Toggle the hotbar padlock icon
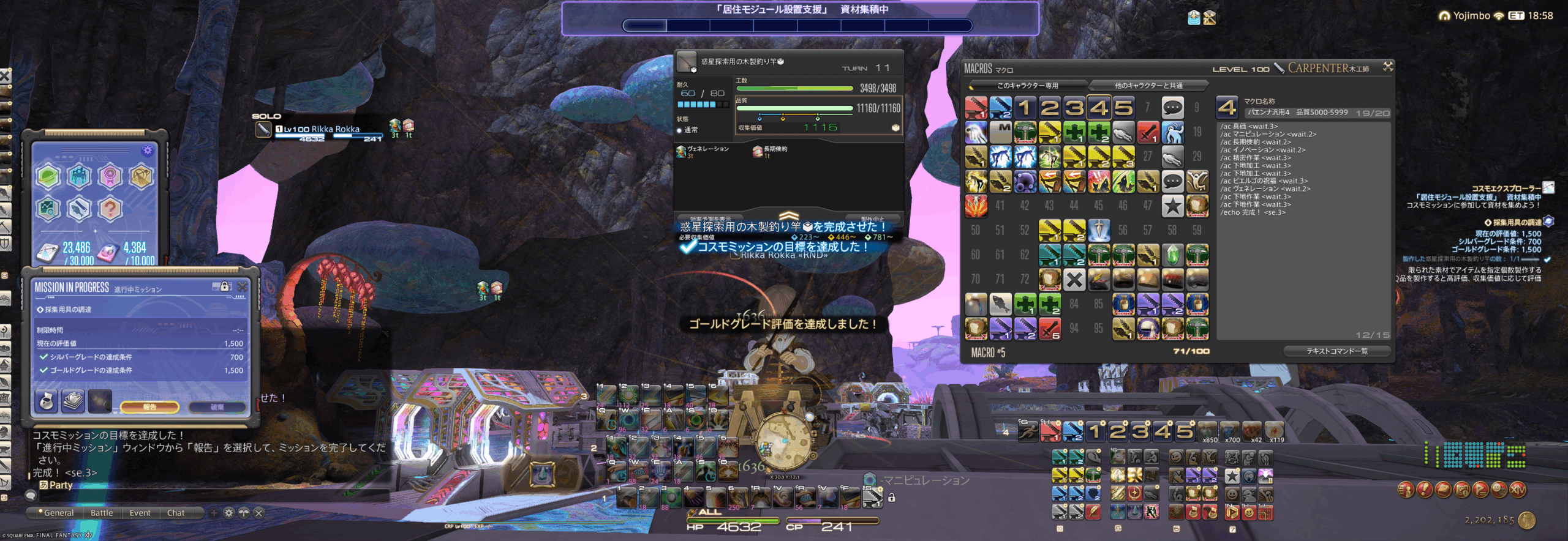 [892, 498]
